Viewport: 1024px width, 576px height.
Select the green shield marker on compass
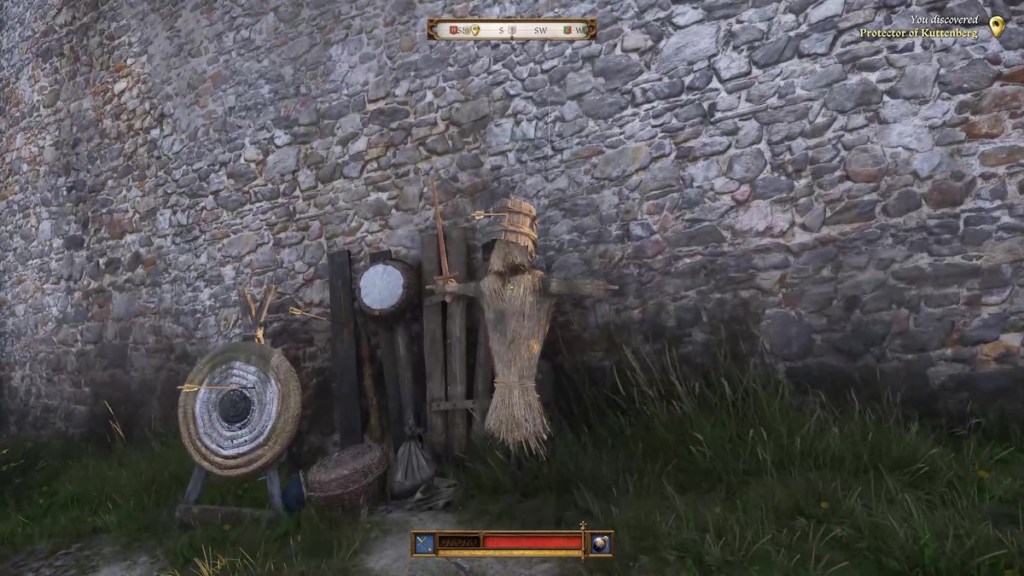pos(566,30)
